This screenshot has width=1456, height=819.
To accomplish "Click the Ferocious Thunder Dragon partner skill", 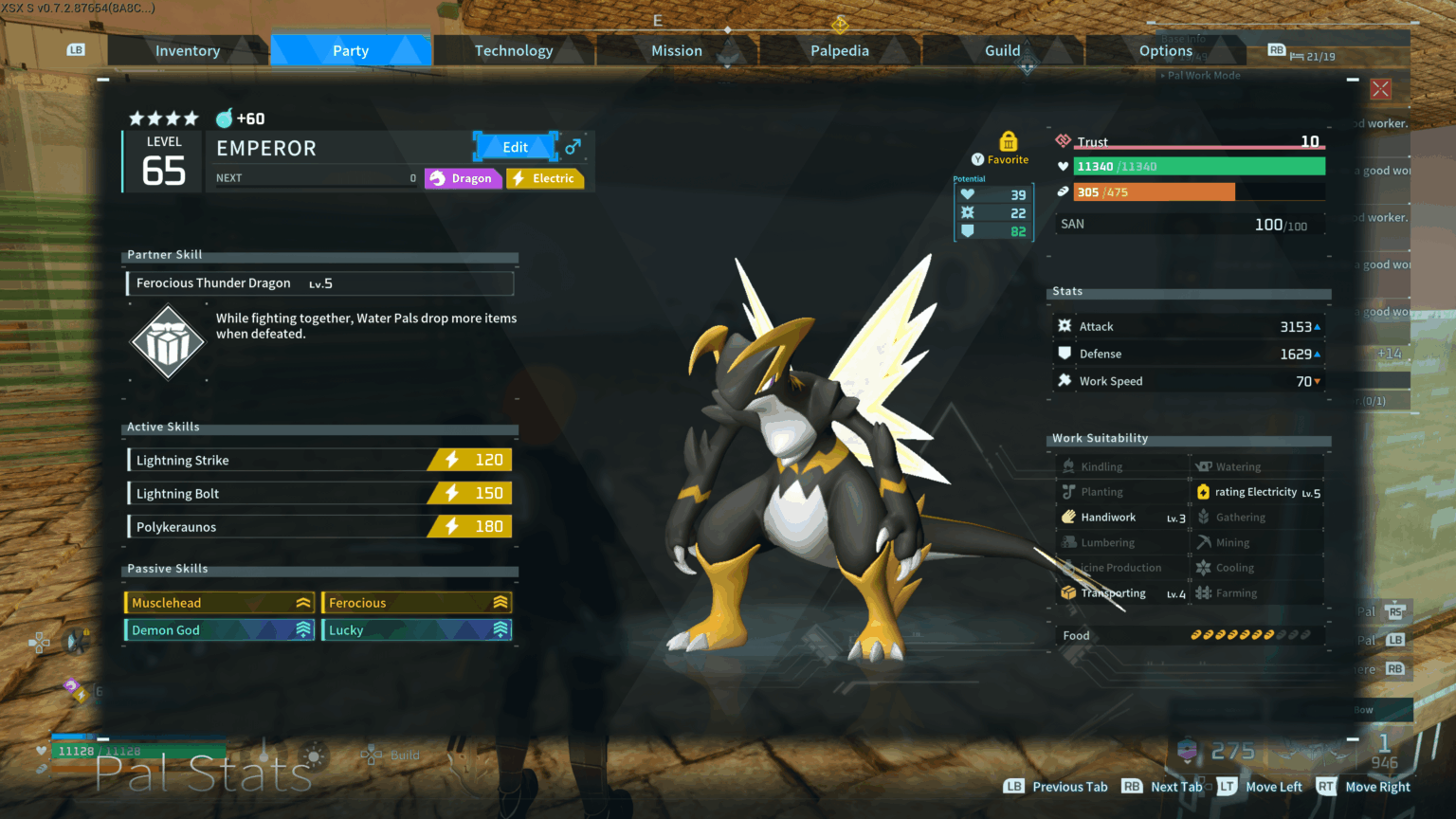I will (x=320, y=283).
